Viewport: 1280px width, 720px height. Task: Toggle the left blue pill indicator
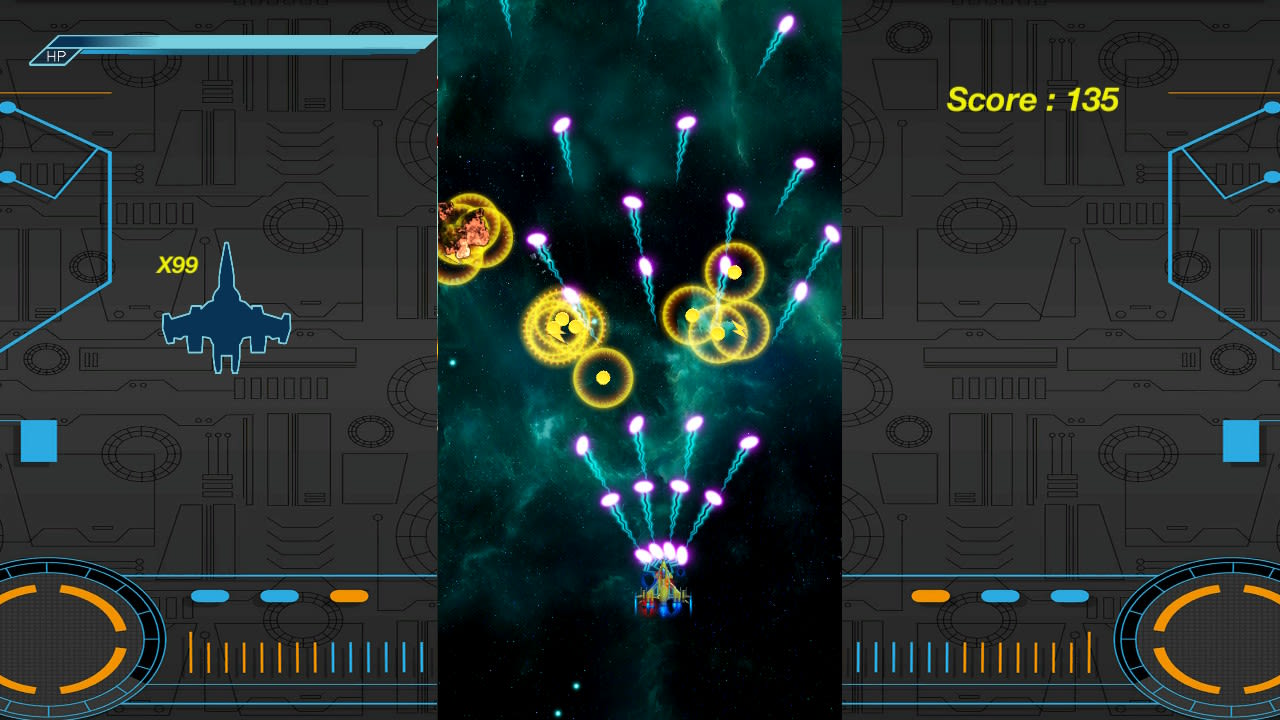pos(209,595)
